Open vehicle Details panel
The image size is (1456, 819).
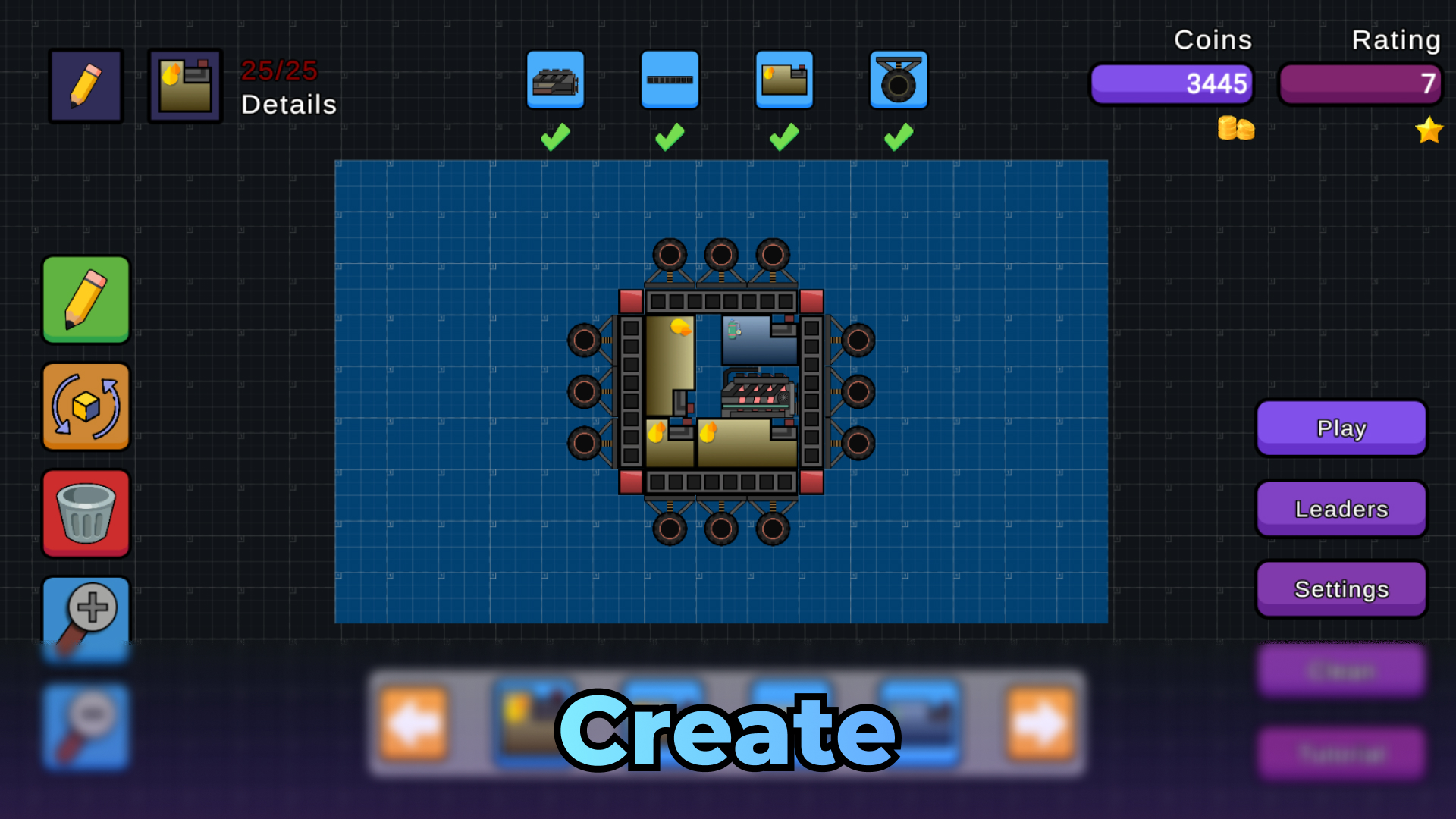pos(184,85)
